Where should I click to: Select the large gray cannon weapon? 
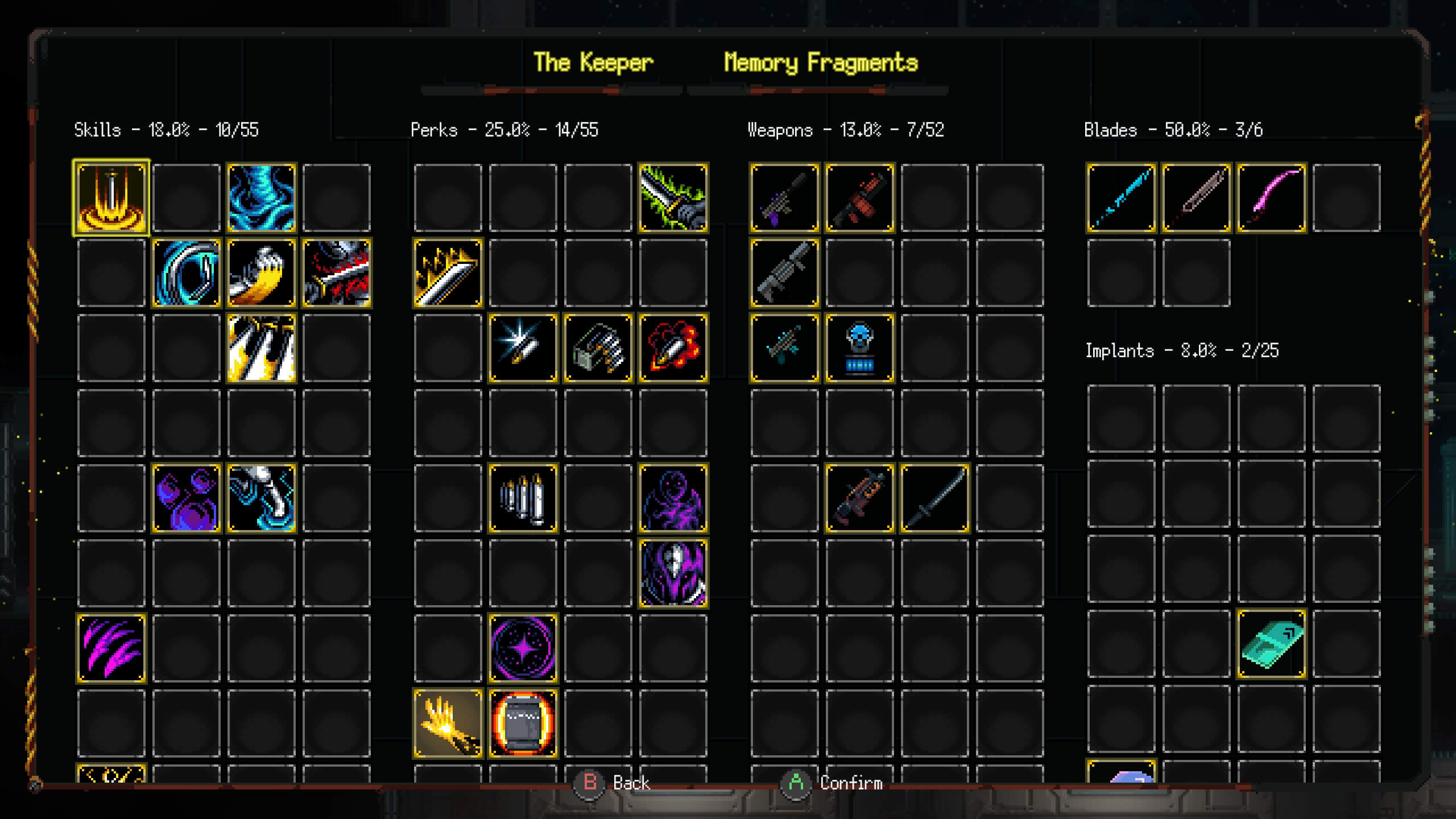(785, 273)
